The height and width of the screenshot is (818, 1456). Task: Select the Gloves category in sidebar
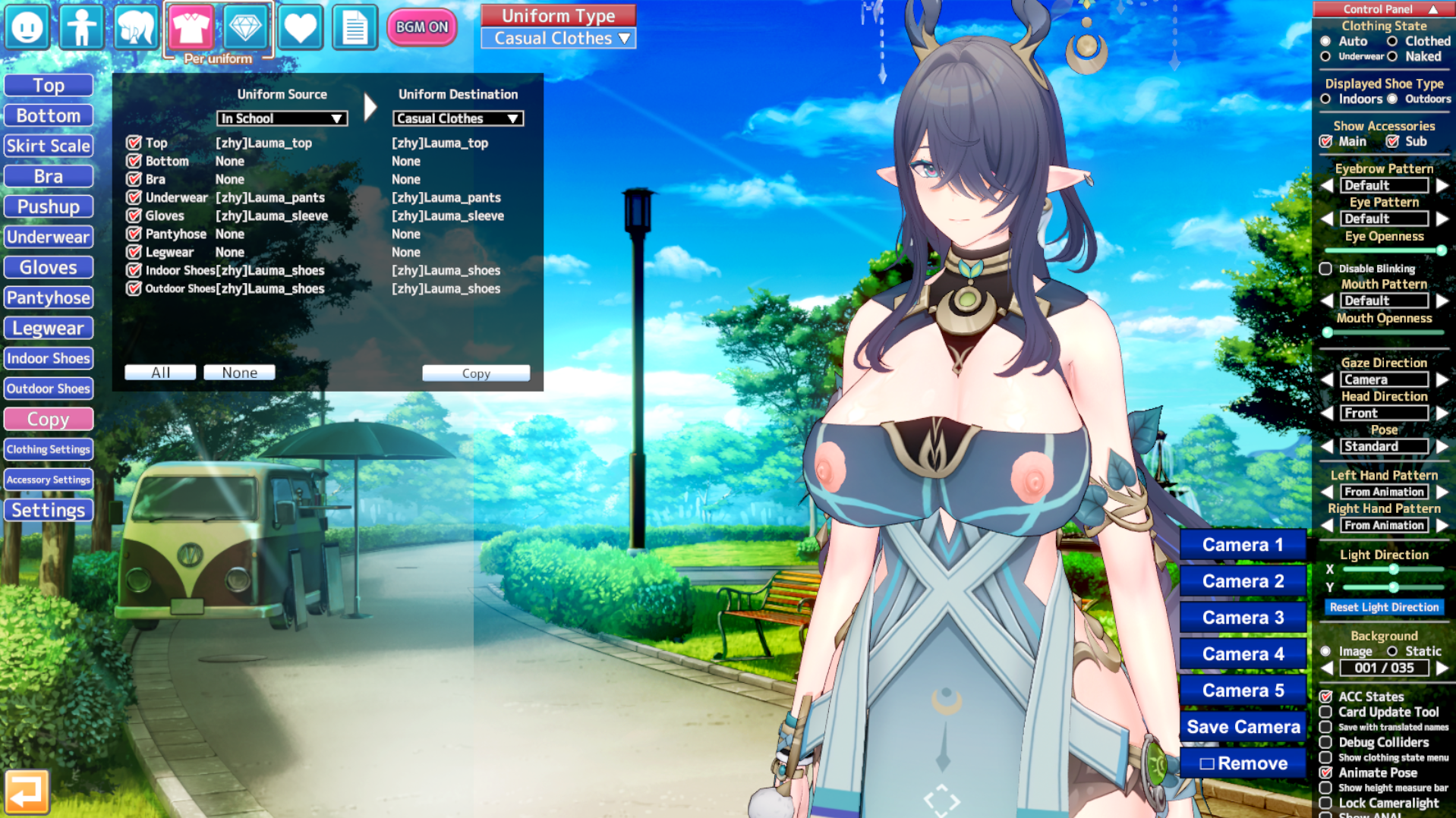(49, 267)
